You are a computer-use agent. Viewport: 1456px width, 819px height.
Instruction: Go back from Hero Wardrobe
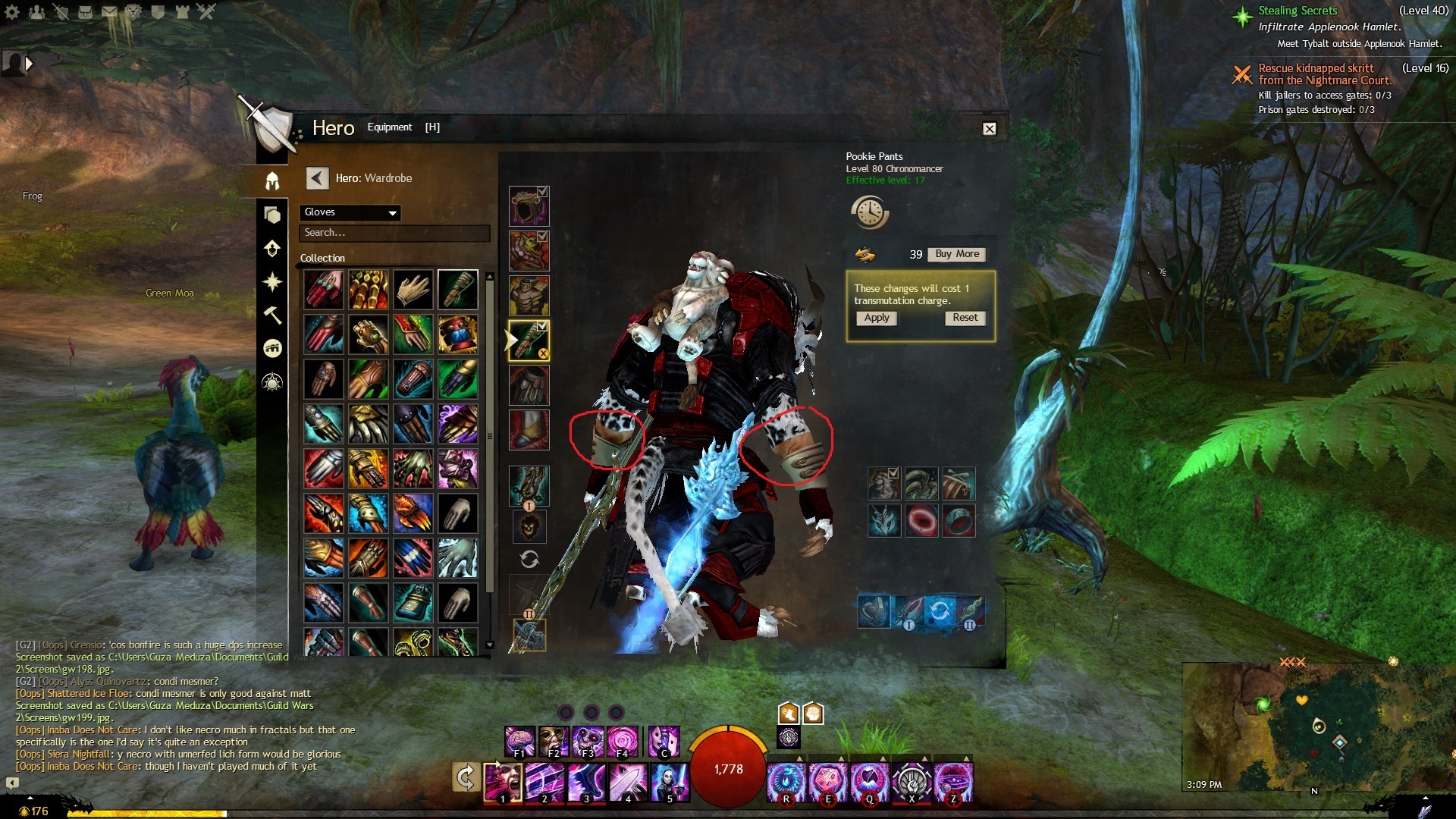tap(317, 178)
